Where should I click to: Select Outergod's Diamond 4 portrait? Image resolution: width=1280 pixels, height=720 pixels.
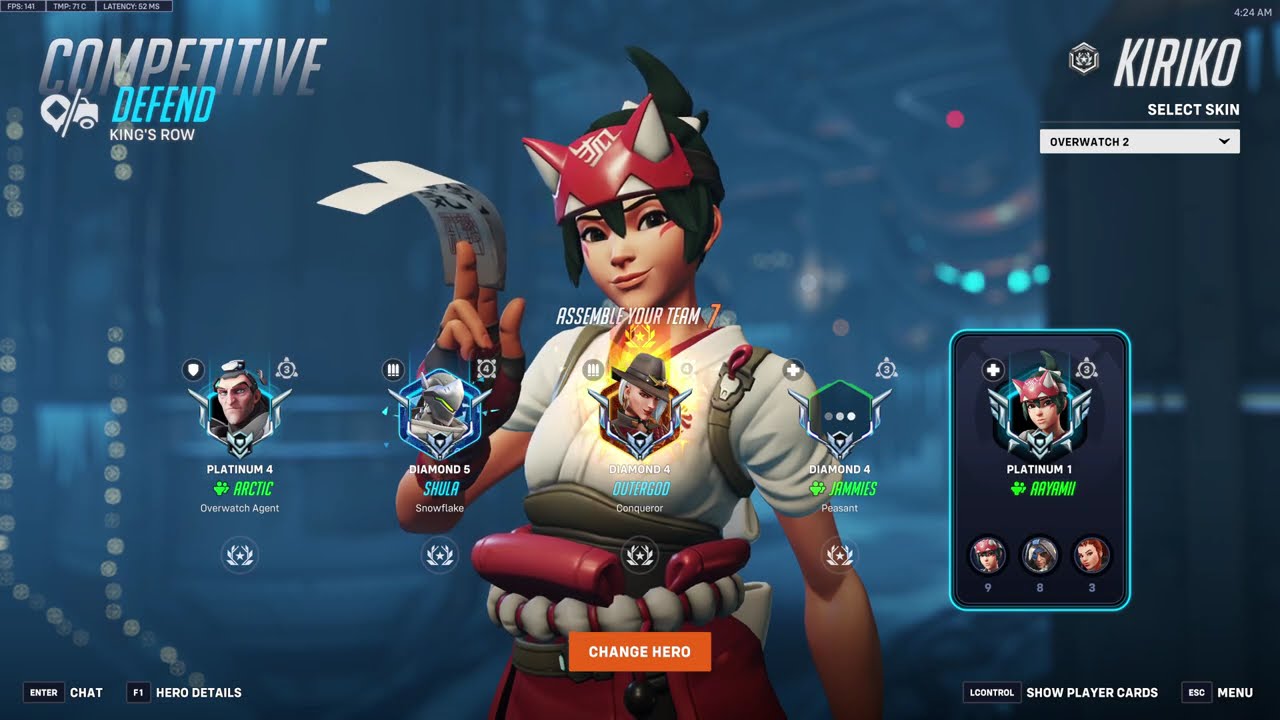[640, 412]
